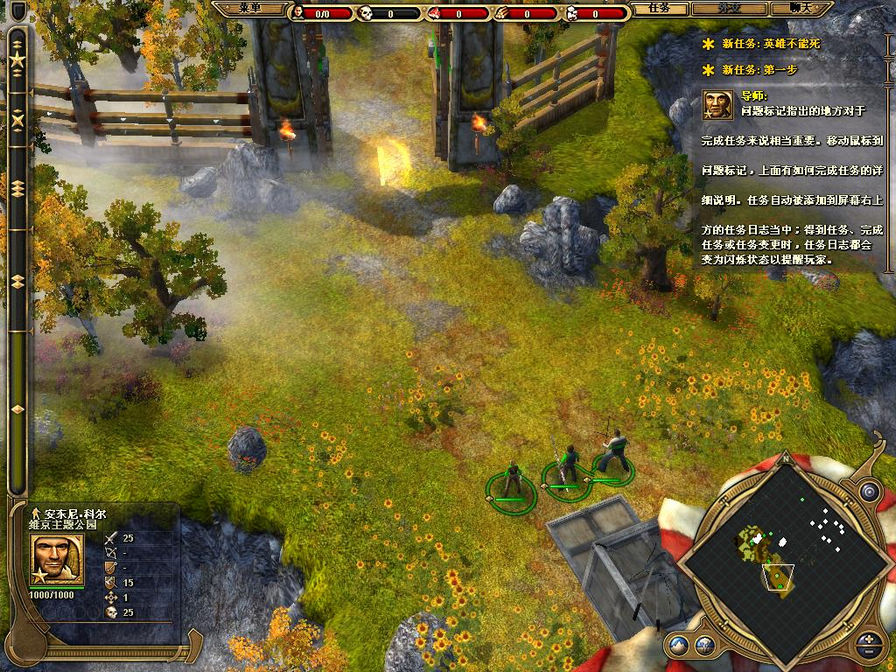This screenshot has width=896, height=672.
Task: Toggle the mountain terrain minimap filter
Action: tap(679, 645)
